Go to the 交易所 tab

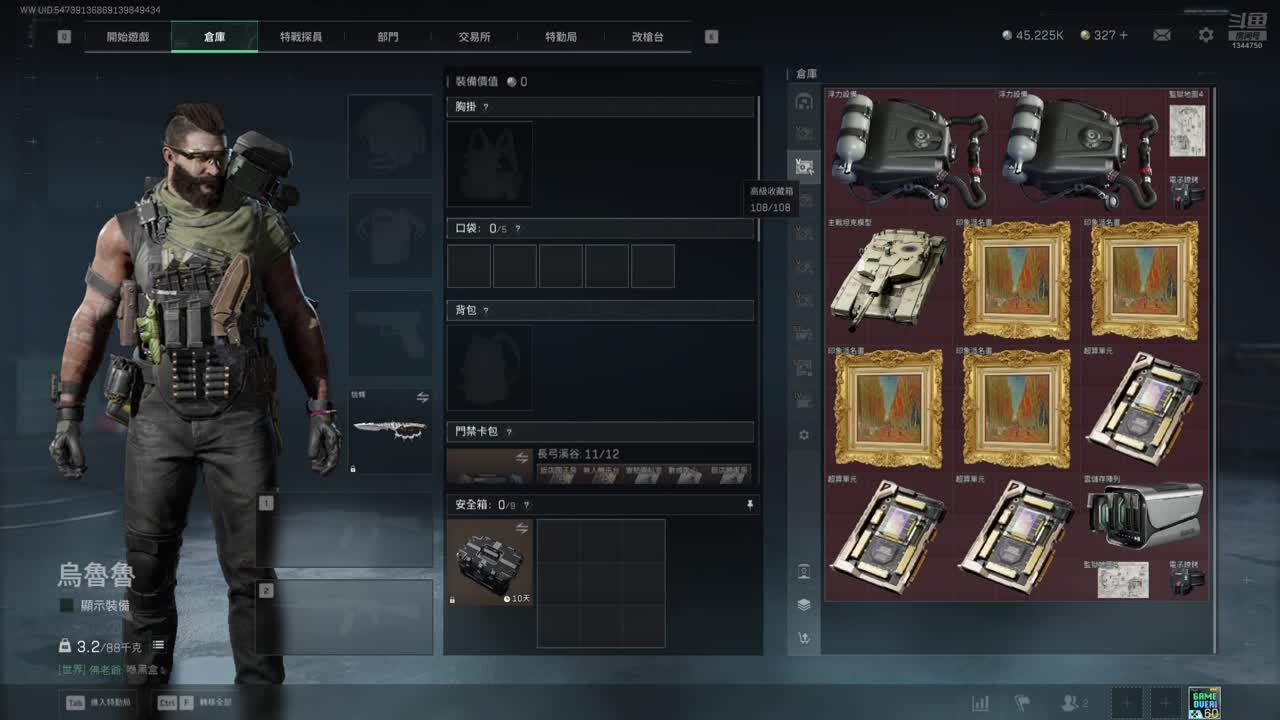click(x=474, y=37)
